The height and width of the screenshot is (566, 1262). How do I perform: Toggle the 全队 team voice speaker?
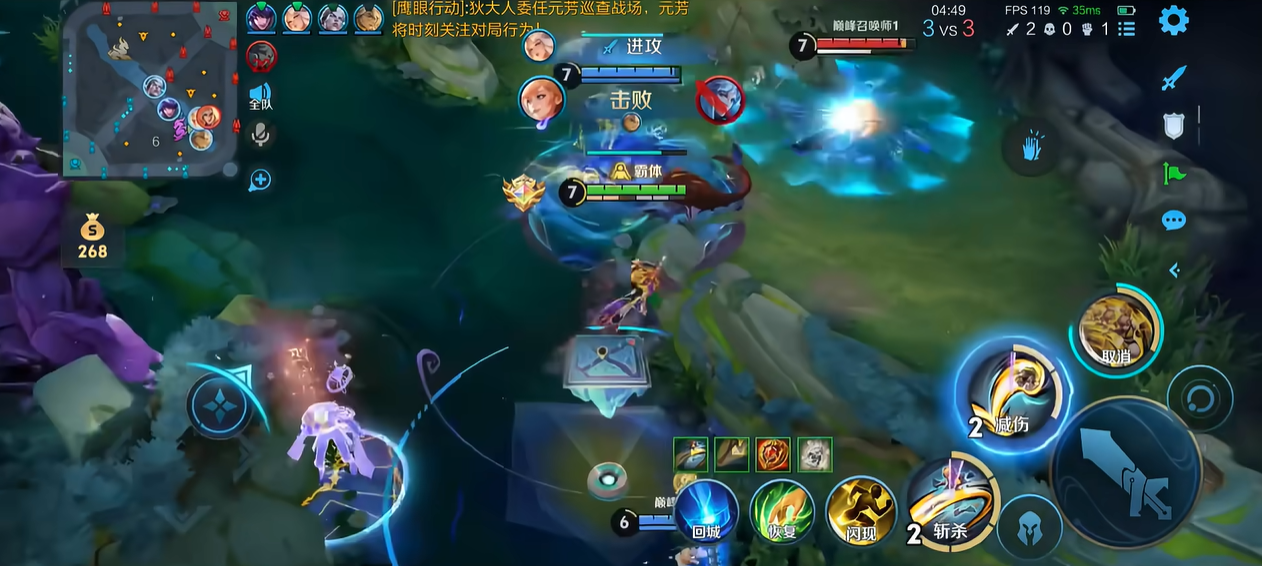261,96
